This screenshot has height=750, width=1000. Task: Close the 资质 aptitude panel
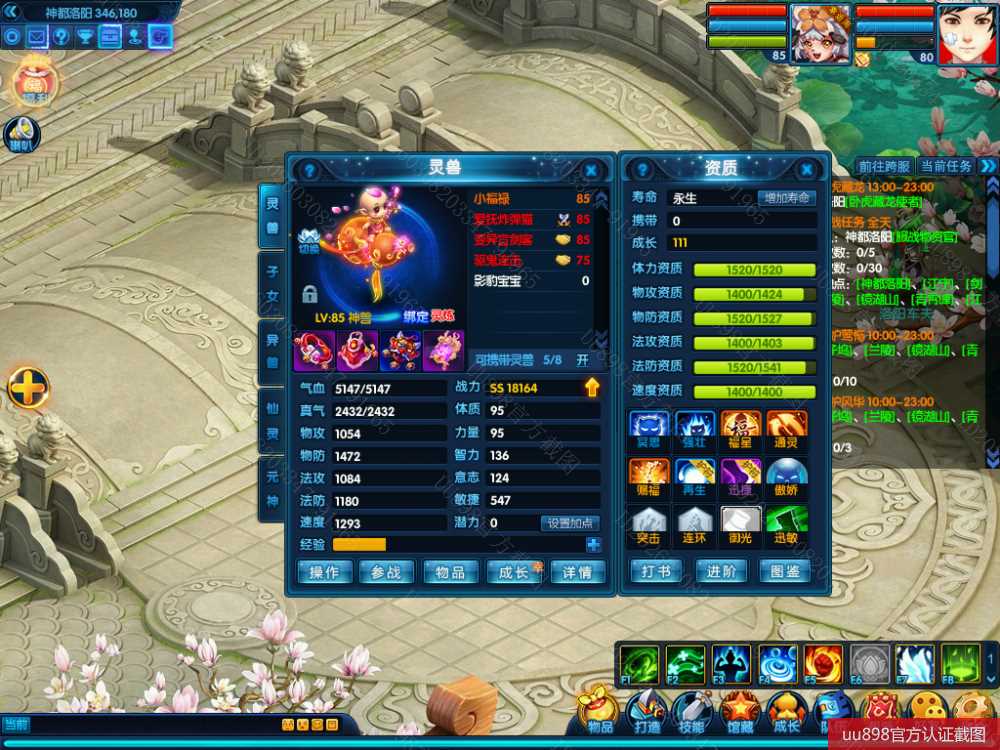click(x=806, y=170)
